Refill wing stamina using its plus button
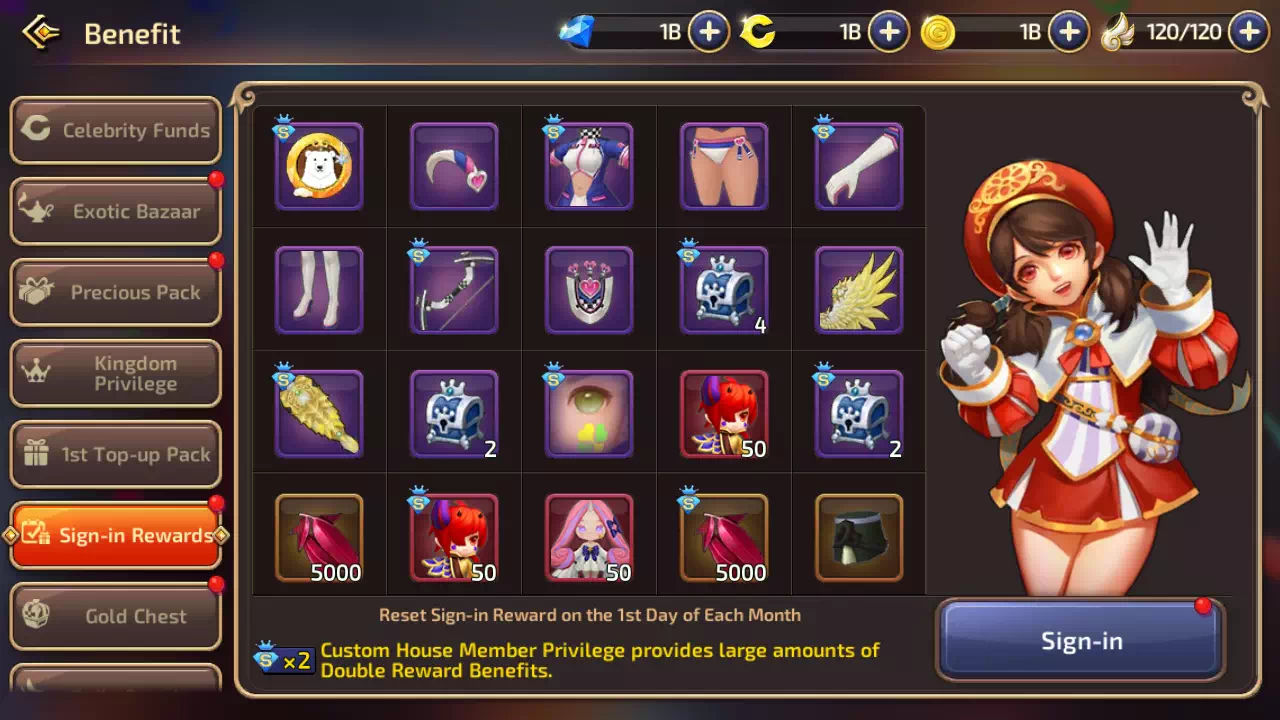1280x720 pixels. (x=1249, y=32)
